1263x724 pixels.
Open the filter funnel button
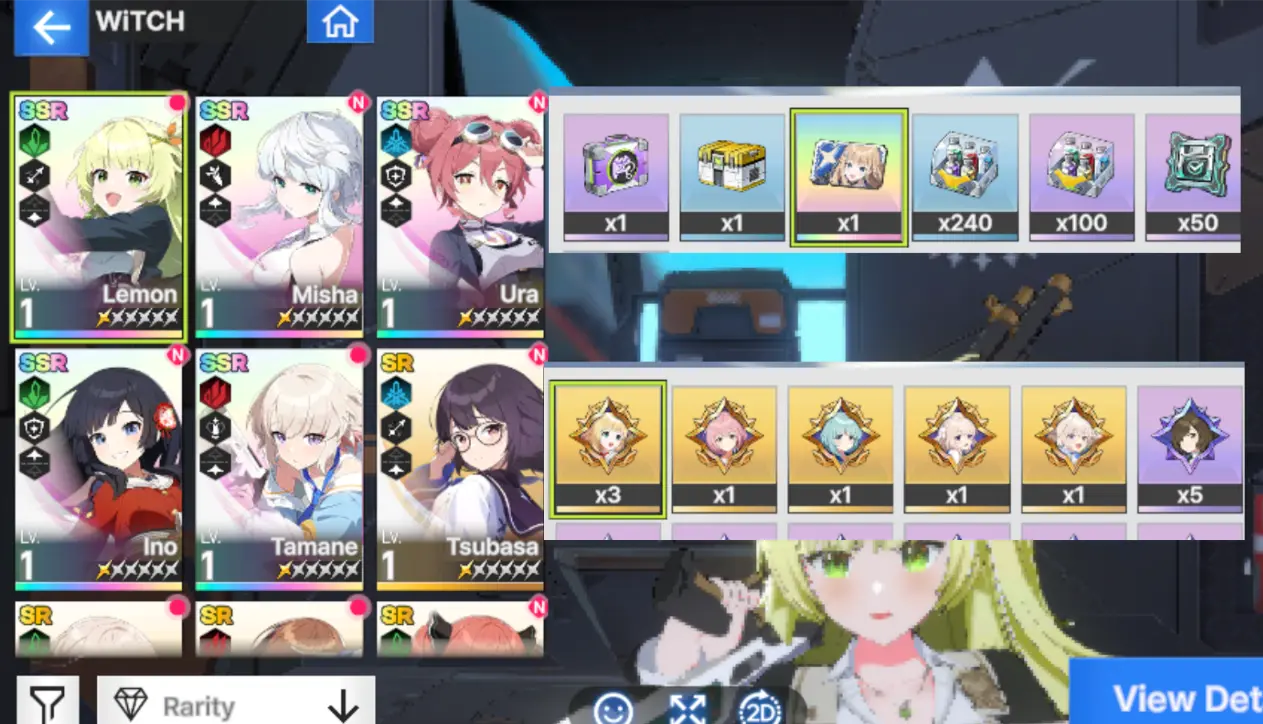pos(46,703)
